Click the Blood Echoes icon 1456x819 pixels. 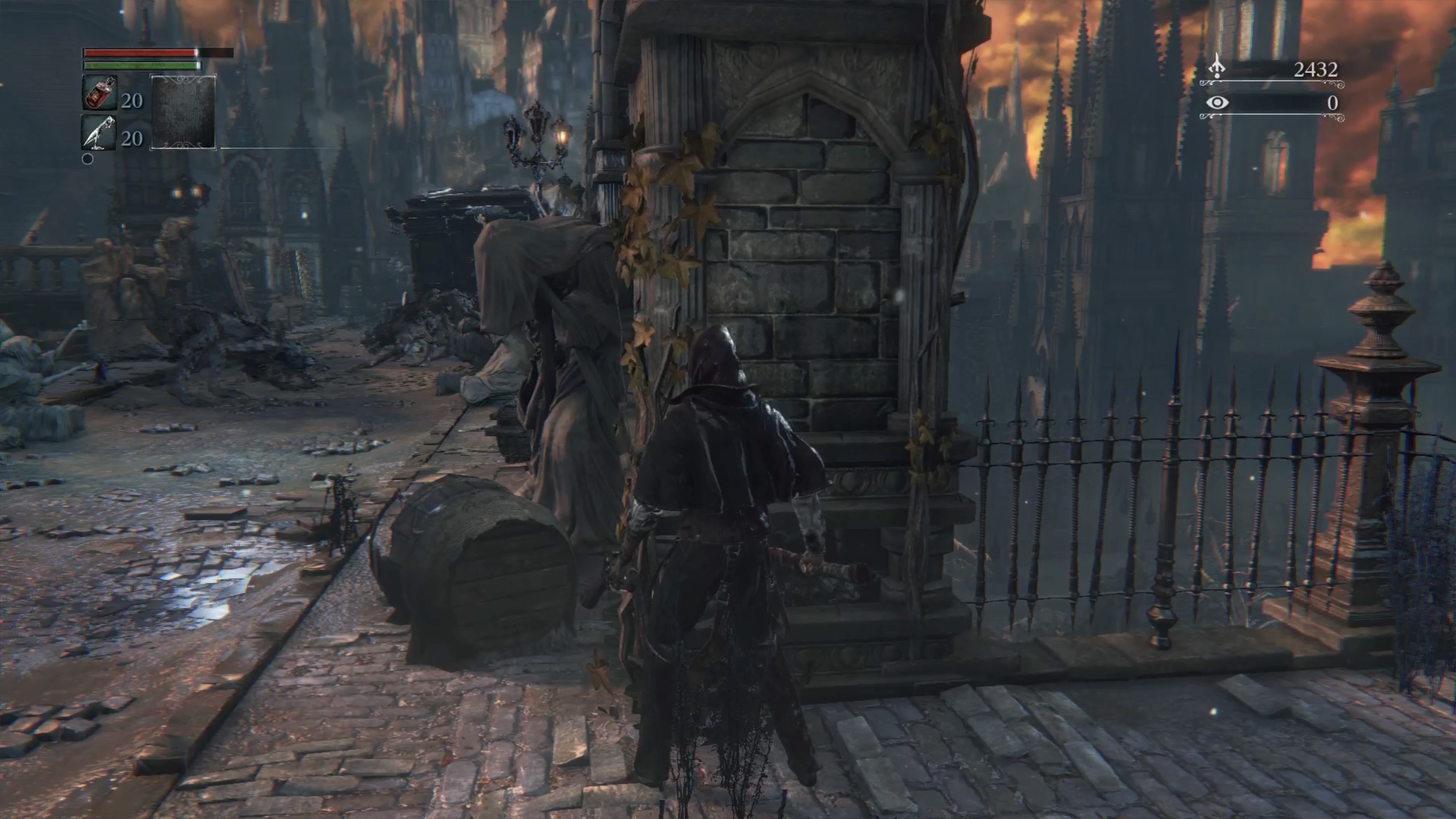(1216, 68)
